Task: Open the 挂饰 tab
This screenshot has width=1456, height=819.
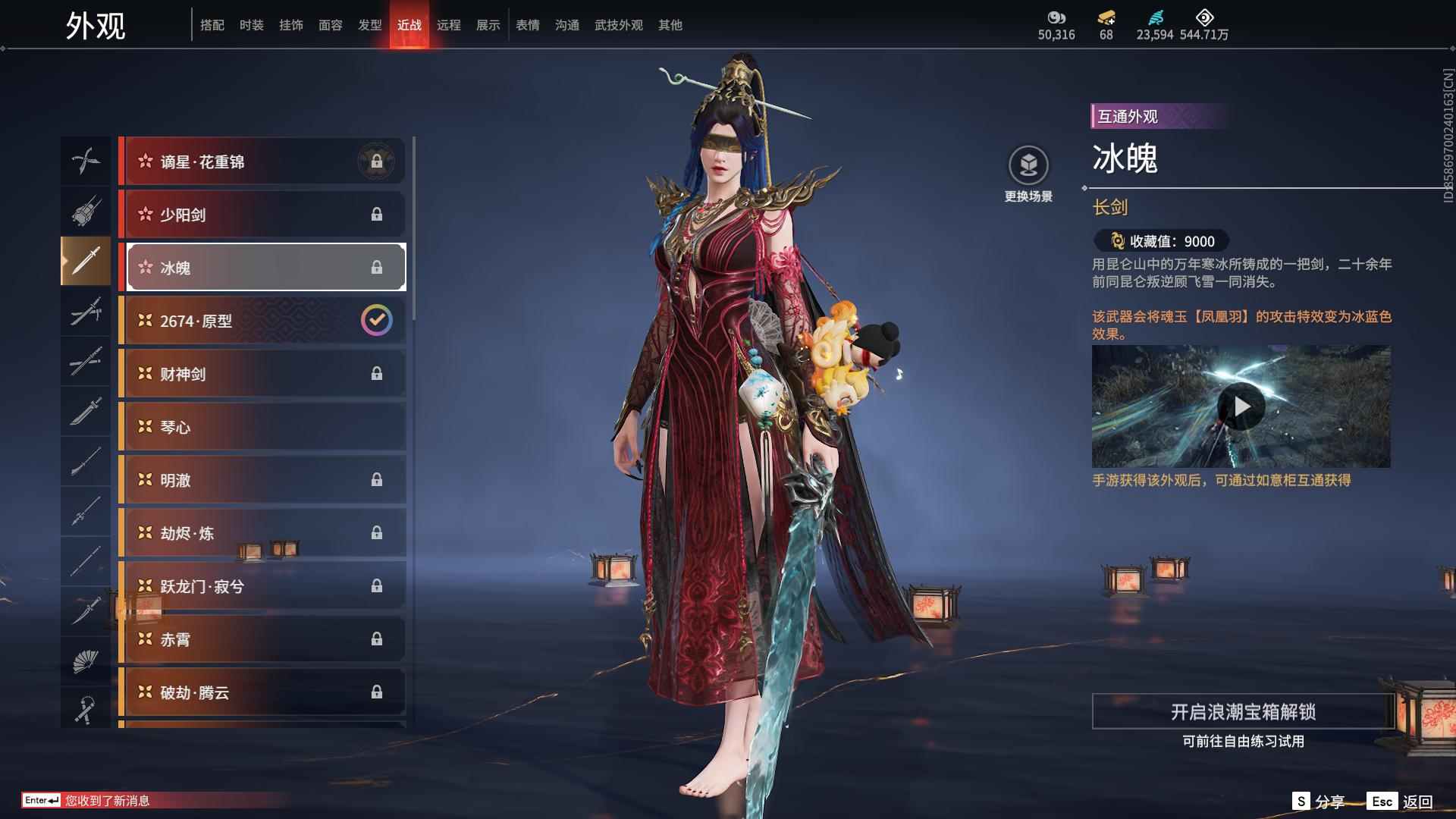Action: point(290,25)
